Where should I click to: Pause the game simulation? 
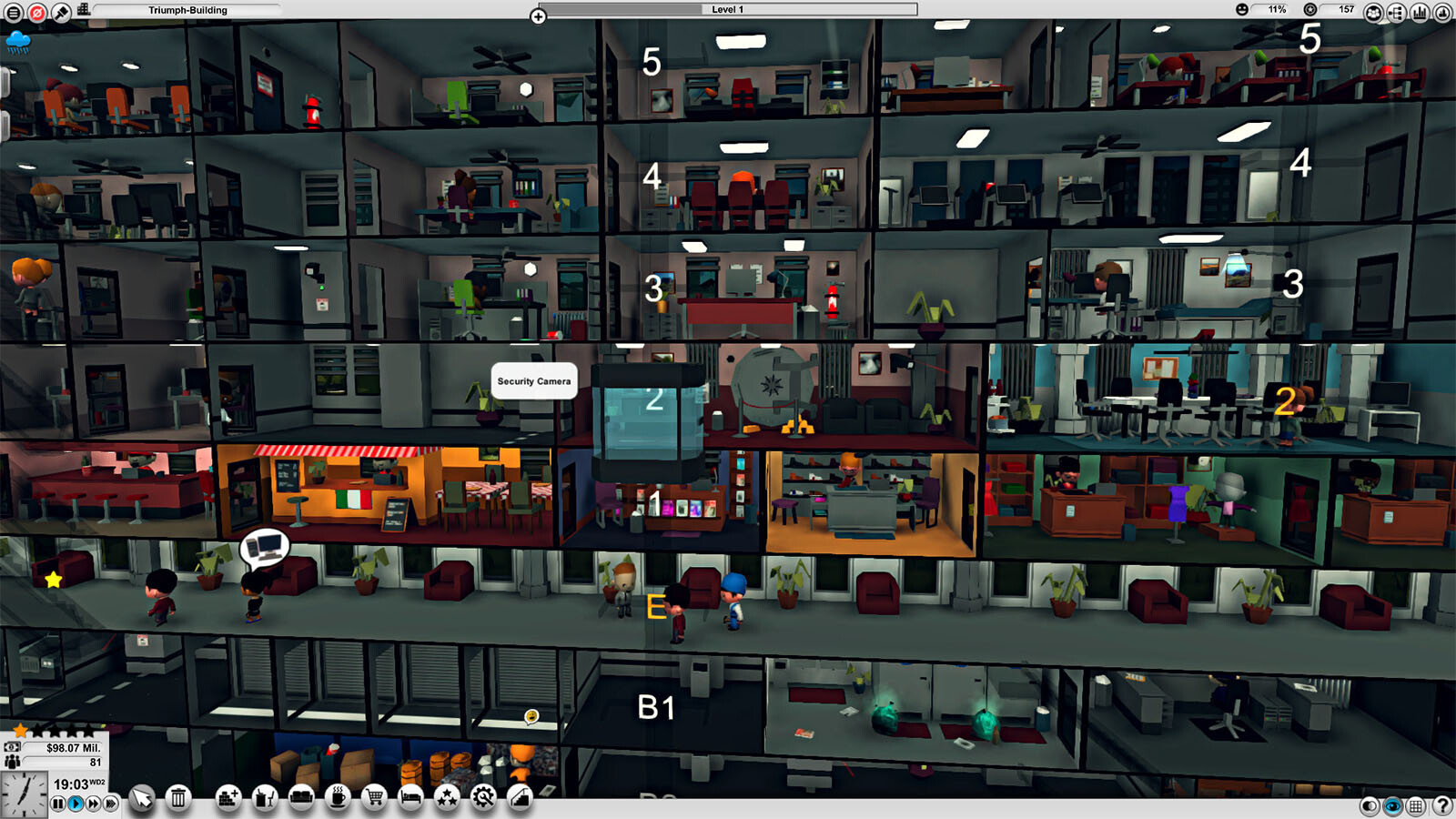(58, 804)
